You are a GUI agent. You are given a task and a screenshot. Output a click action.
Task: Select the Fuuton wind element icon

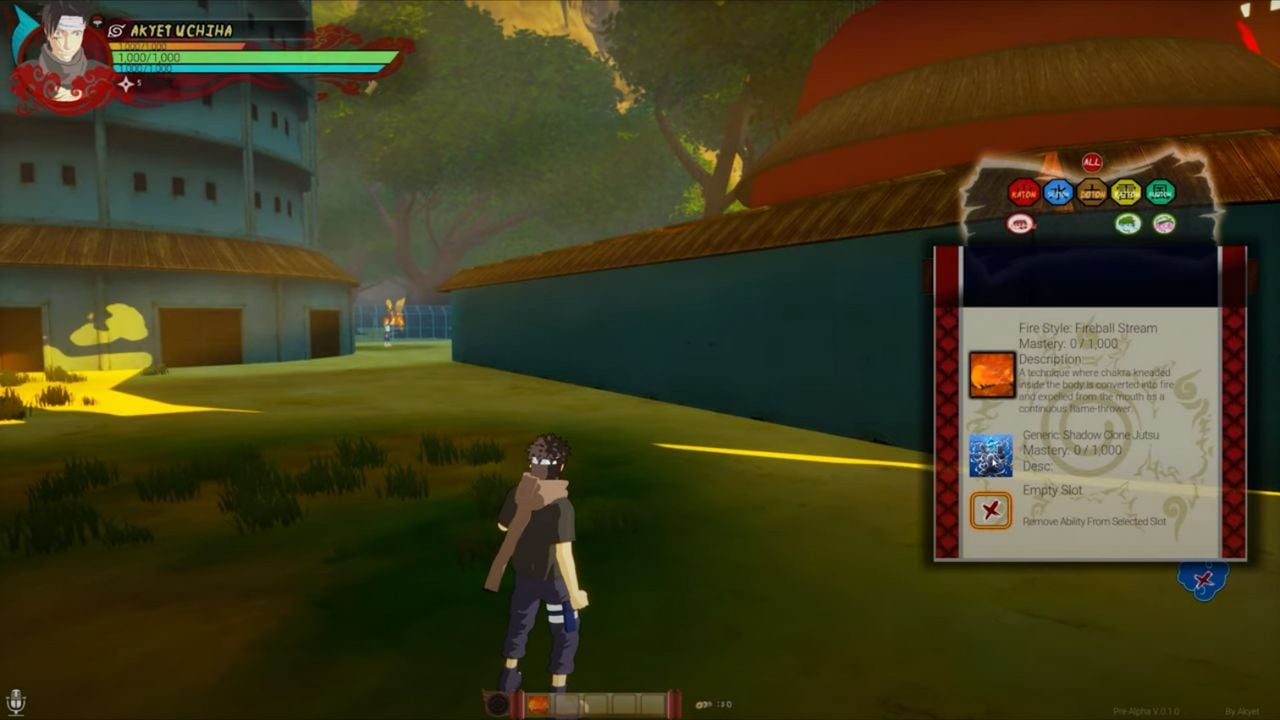click(1158, 191)
